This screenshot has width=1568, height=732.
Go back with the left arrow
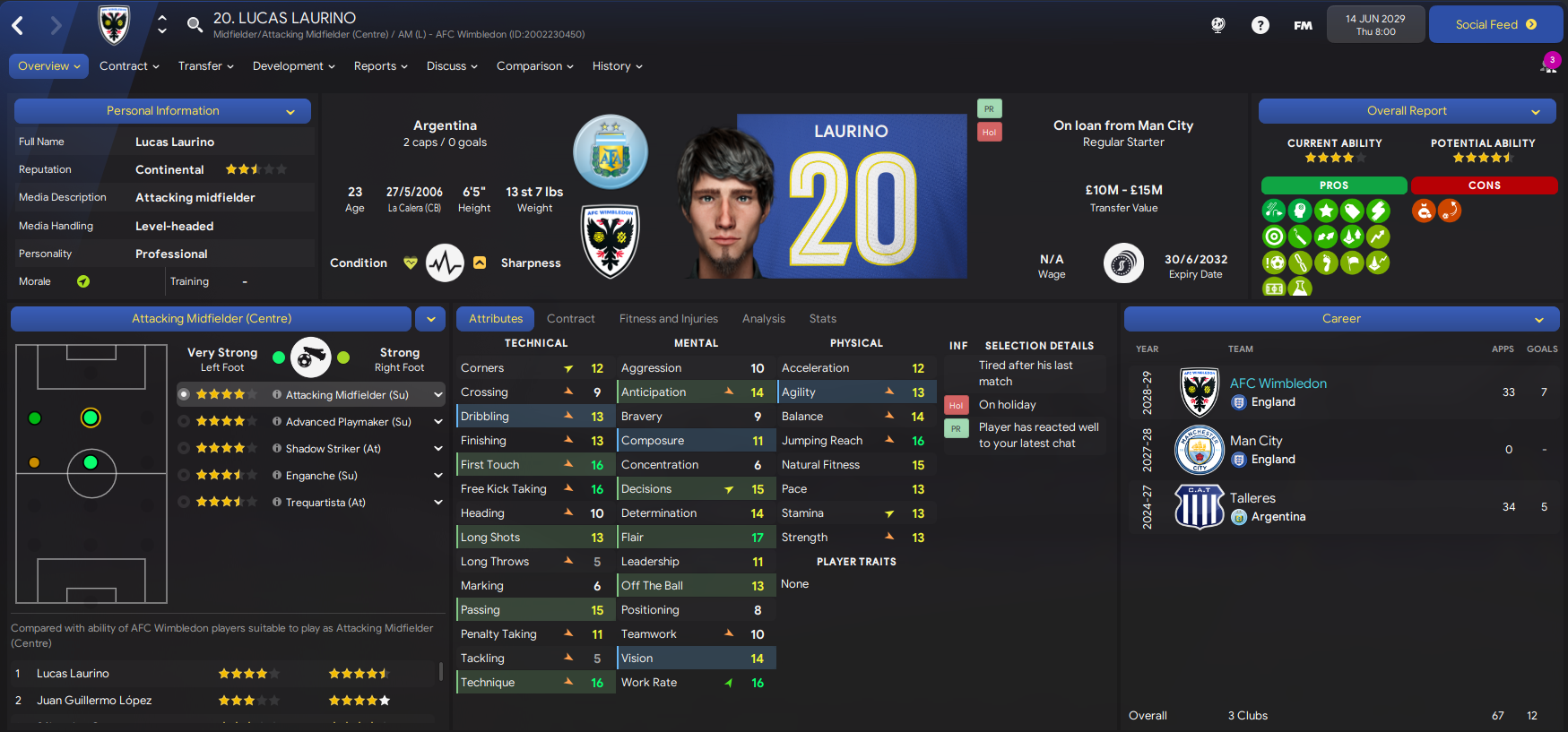(x=18, y=25)
